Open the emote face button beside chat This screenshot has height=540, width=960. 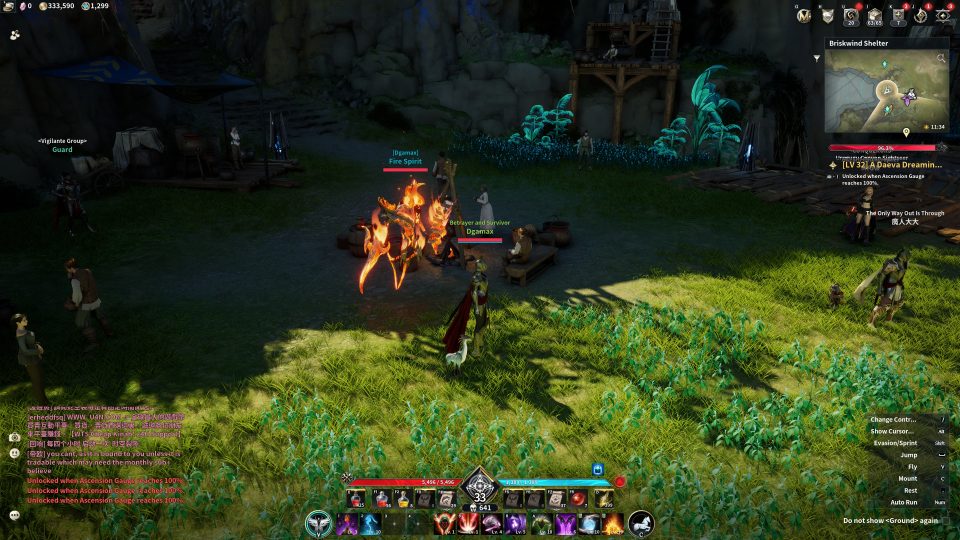(15, 453)
